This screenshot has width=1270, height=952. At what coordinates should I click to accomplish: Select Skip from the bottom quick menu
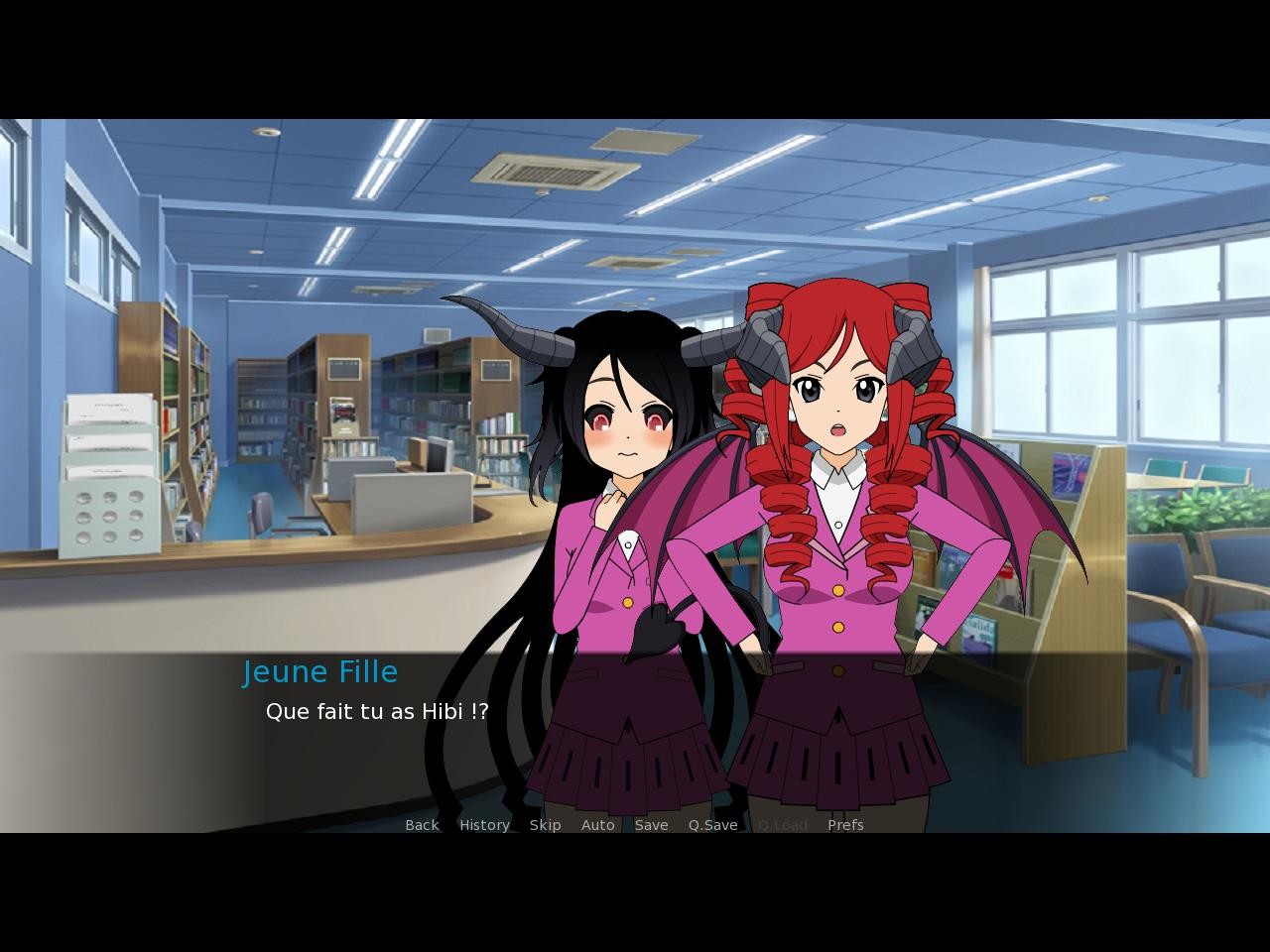point(545,824)
